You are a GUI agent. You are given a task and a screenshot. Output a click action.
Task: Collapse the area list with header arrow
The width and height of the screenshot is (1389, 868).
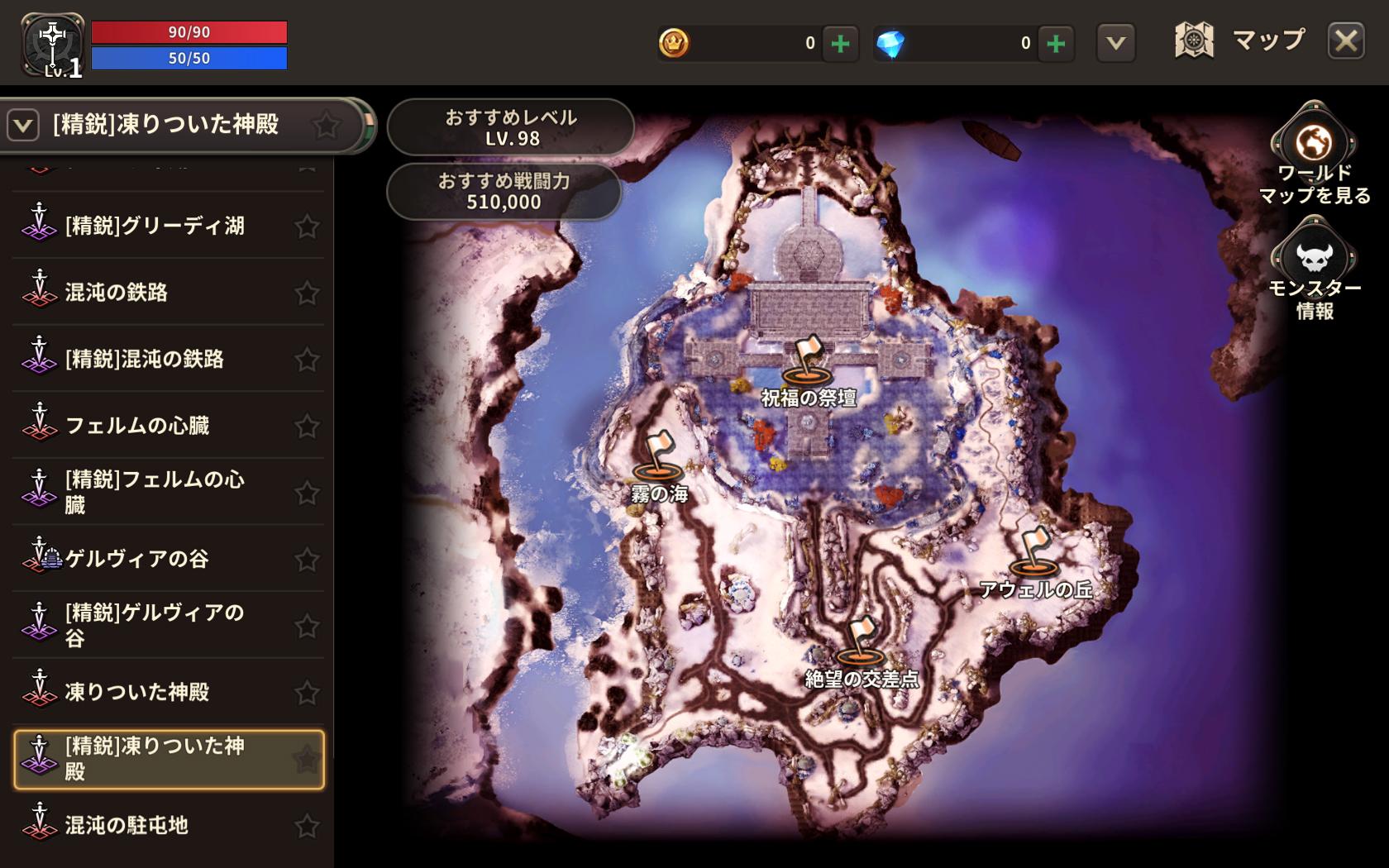(23, 126)
